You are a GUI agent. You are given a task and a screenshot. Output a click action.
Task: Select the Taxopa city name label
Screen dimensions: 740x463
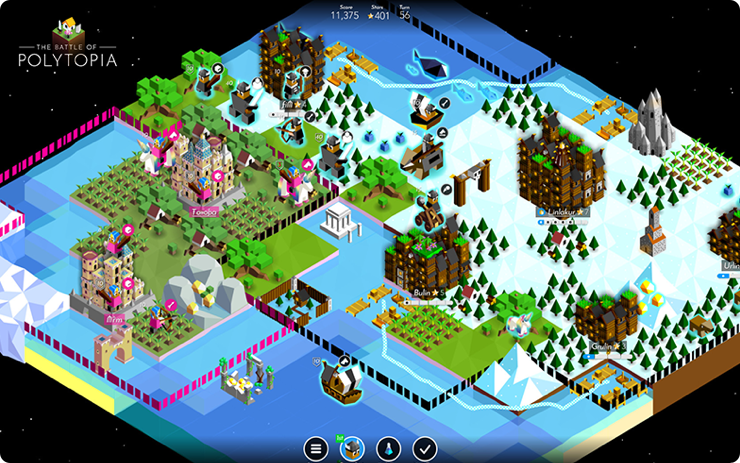[x=203, y=212]
